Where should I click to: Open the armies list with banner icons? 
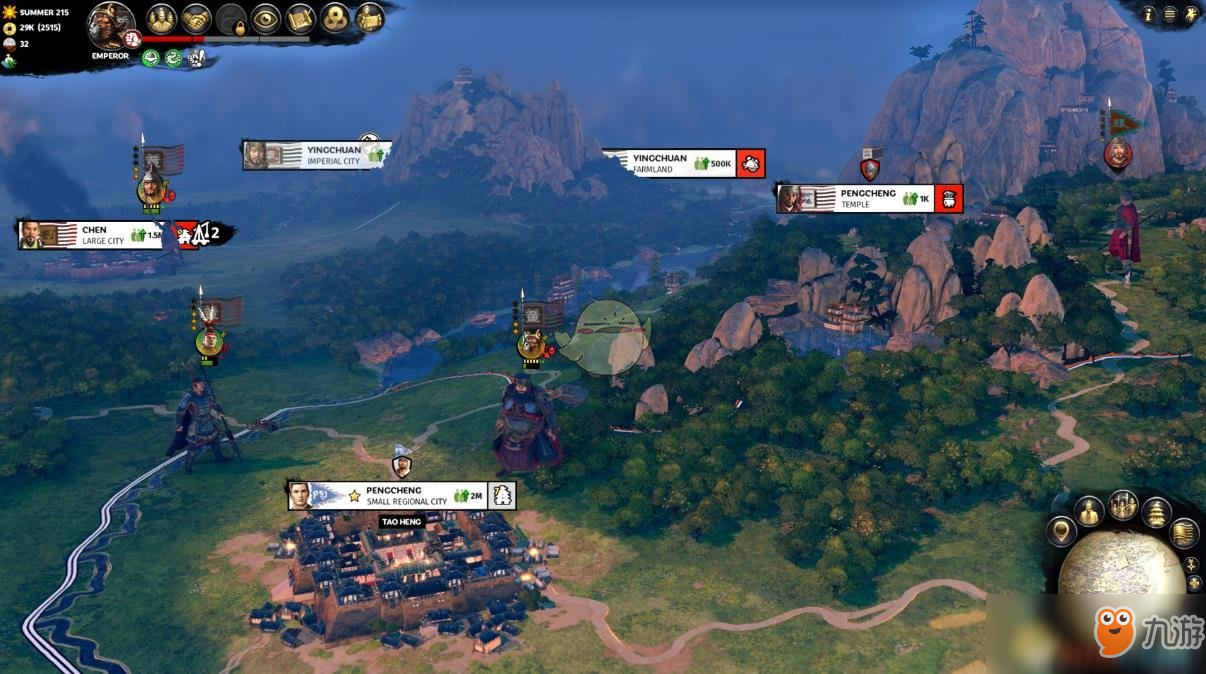point(1123,504)
